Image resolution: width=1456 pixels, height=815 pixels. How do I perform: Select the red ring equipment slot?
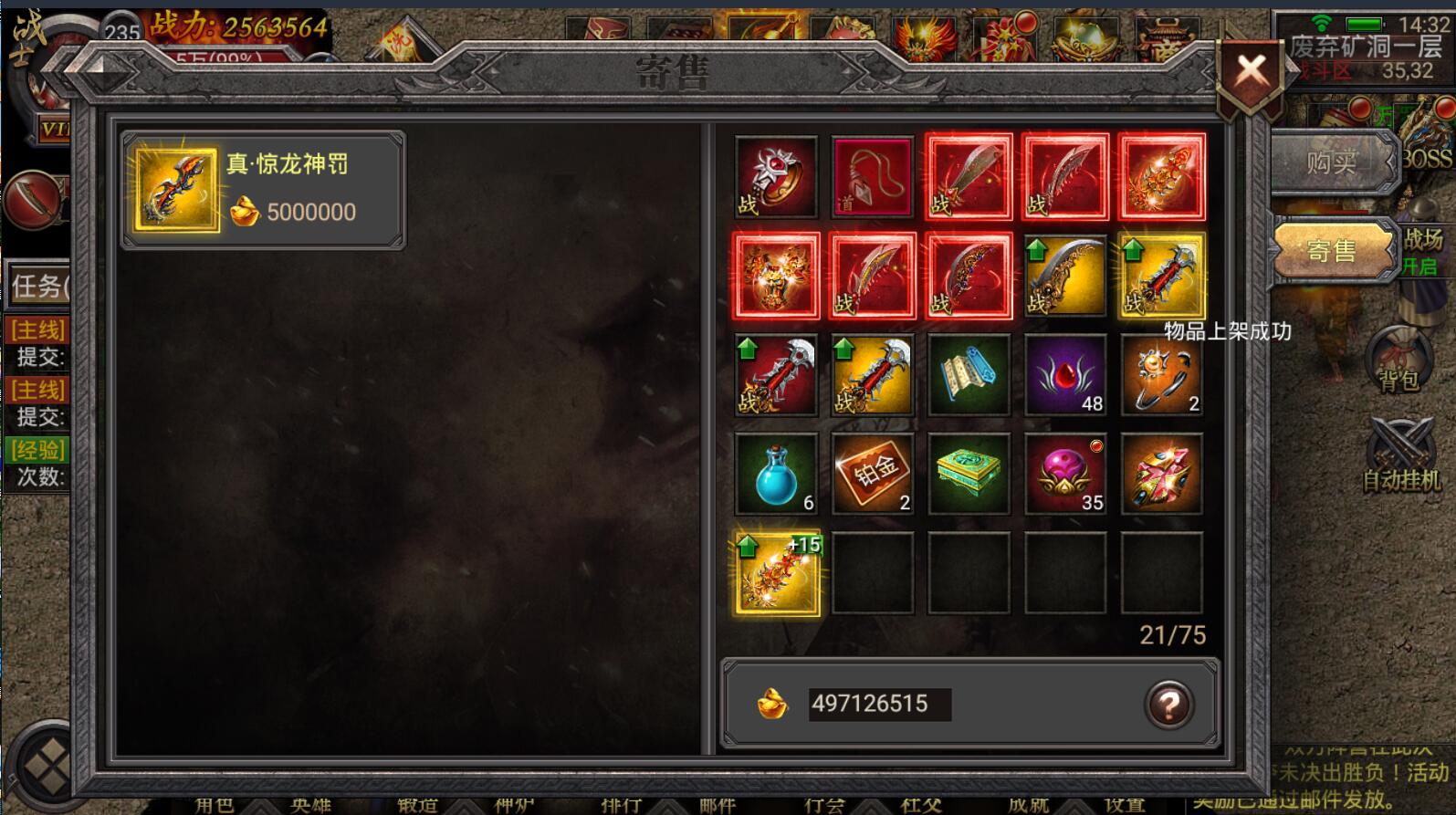pyautogui.click(x=776, y=177)
